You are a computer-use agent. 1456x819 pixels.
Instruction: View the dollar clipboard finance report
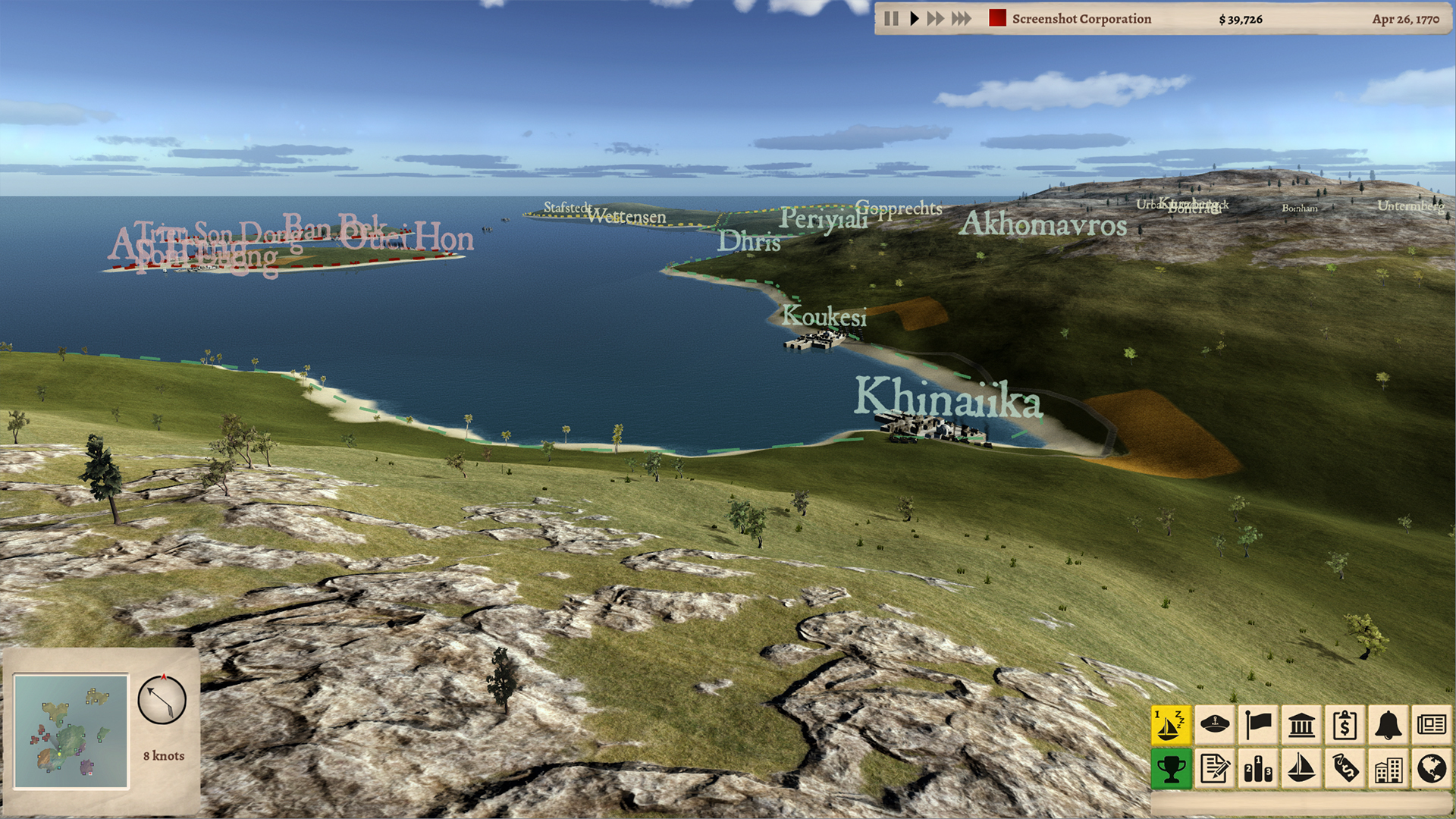pyautogui.click(x=1345, y=726)
